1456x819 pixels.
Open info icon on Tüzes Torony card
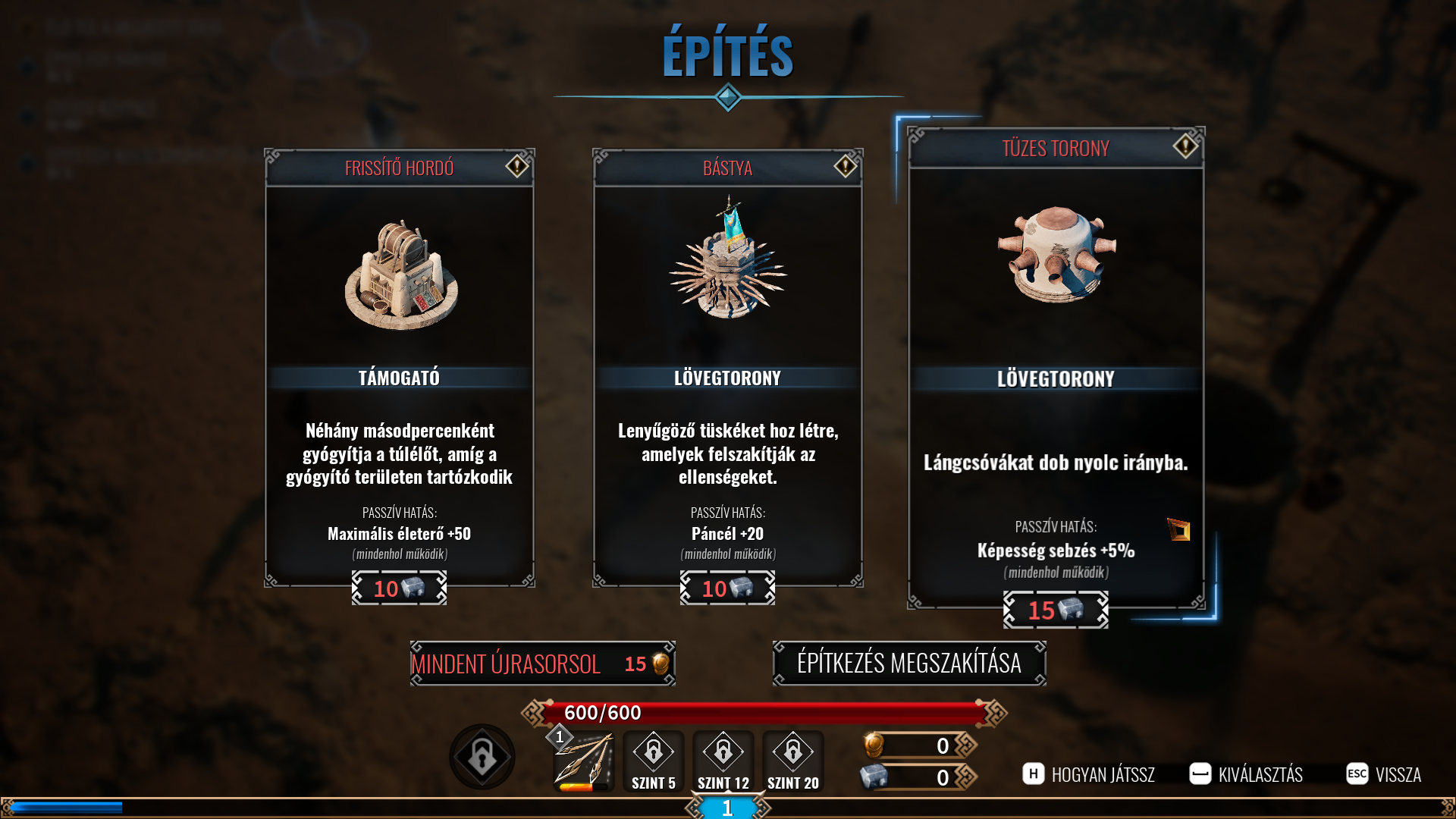tap(1185, 146)
